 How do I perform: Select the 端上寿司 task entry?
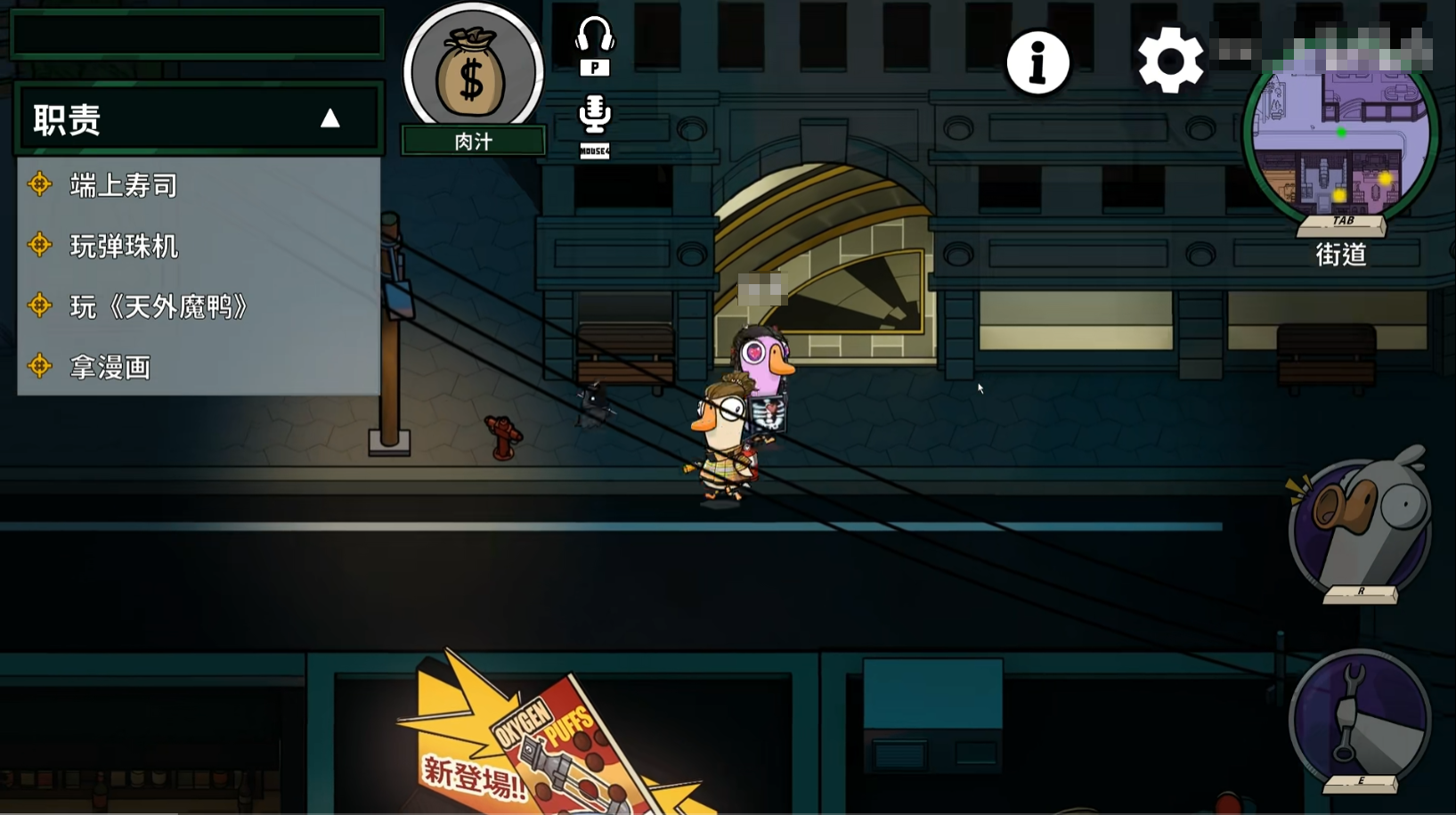pos(124,185)
